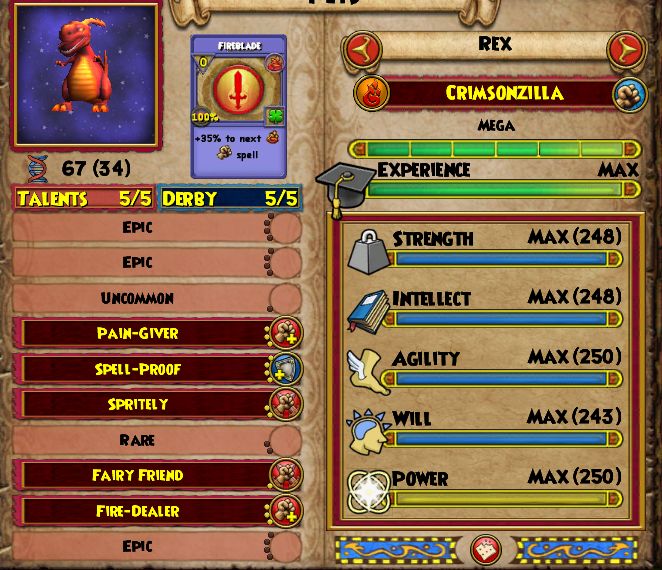Click the locked Uncommon talent slot
This screenshot has height=570, width=662.
[x=140, y=298]
